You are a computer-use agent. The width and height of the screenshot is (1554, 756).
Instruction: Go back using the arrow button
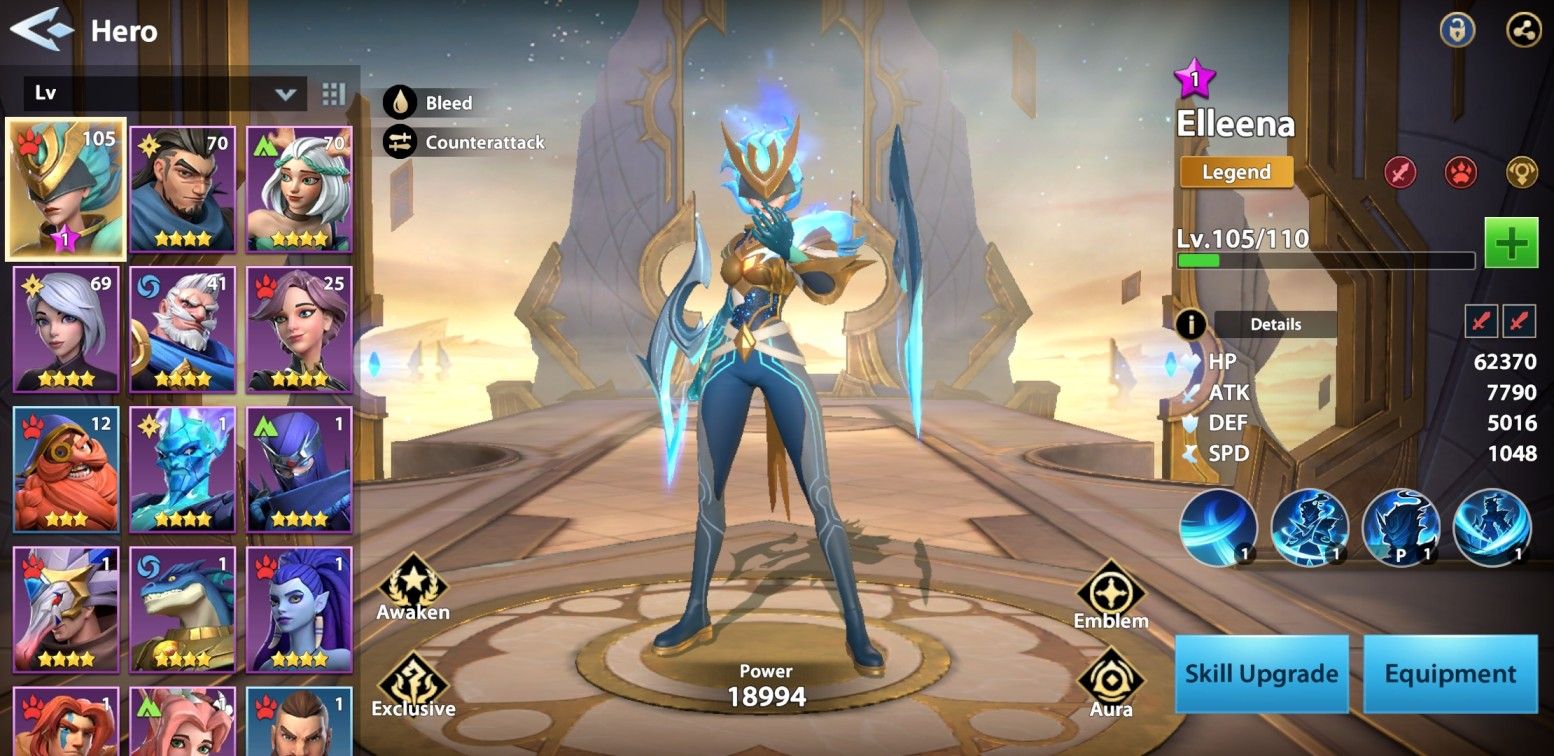click(x=42, y=30)
